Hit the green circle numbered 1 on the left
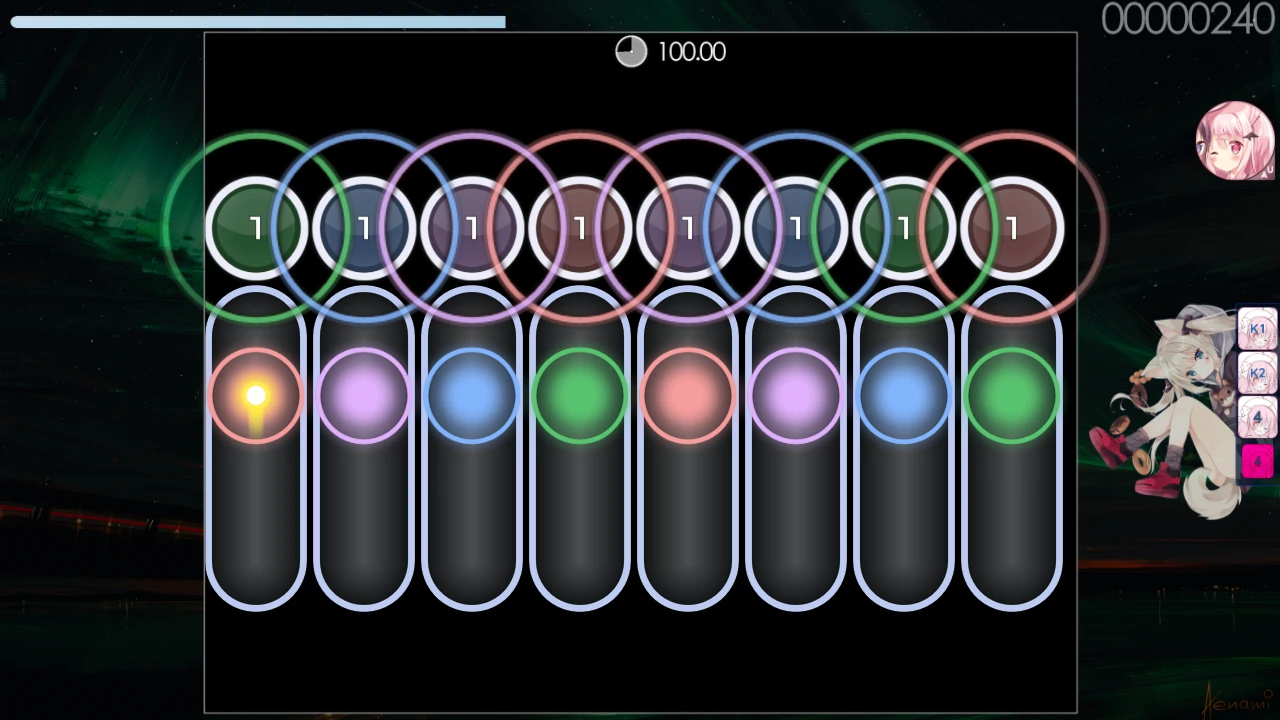 (256, 228)
